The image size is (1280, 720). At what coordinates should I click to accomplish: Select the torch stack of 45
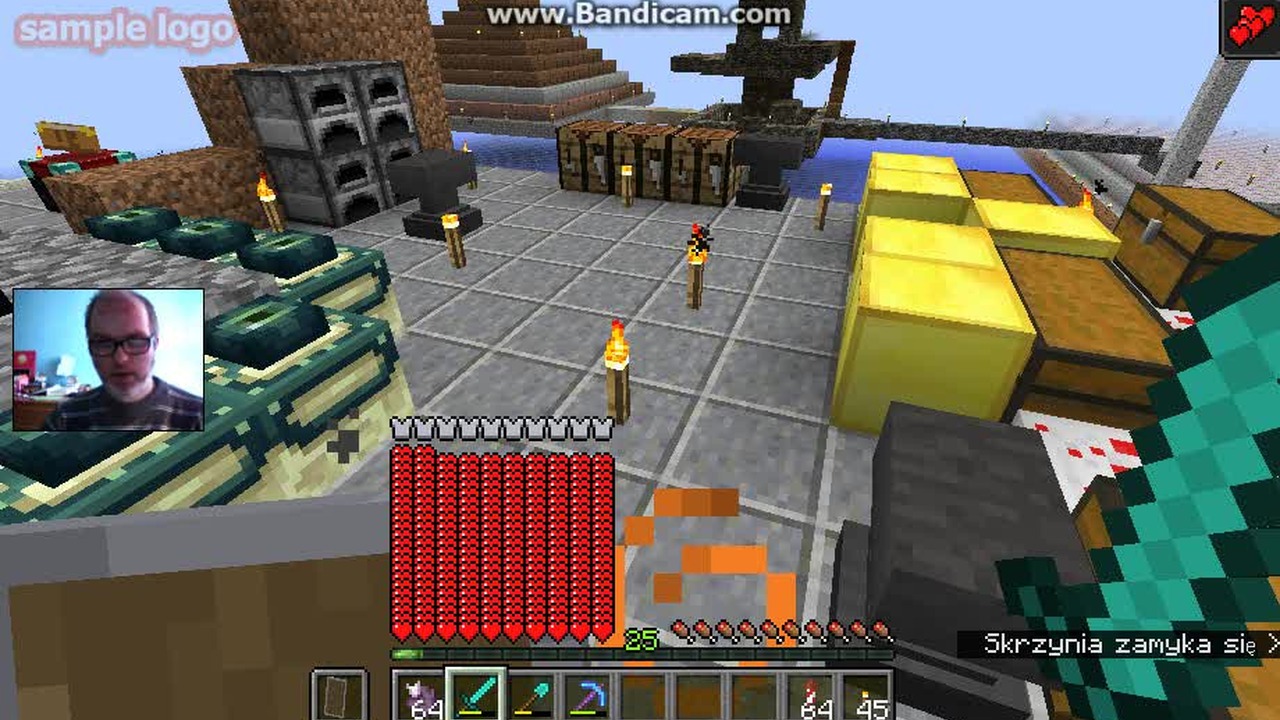coord(866,696)
